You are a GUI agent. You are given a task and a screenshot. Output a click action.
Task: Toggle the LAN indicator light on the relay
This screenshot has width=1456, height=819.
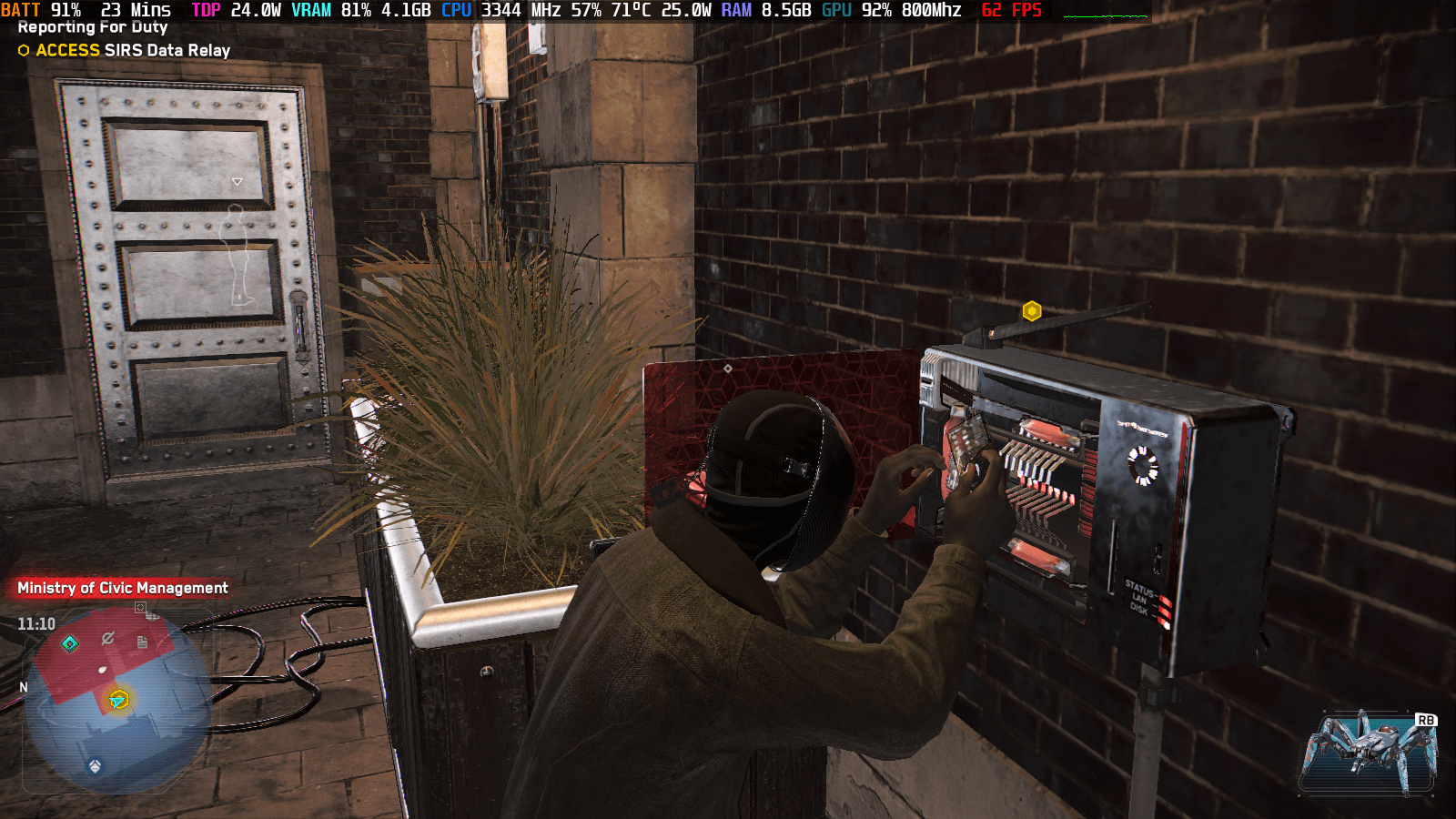[x=1165, y=611]
